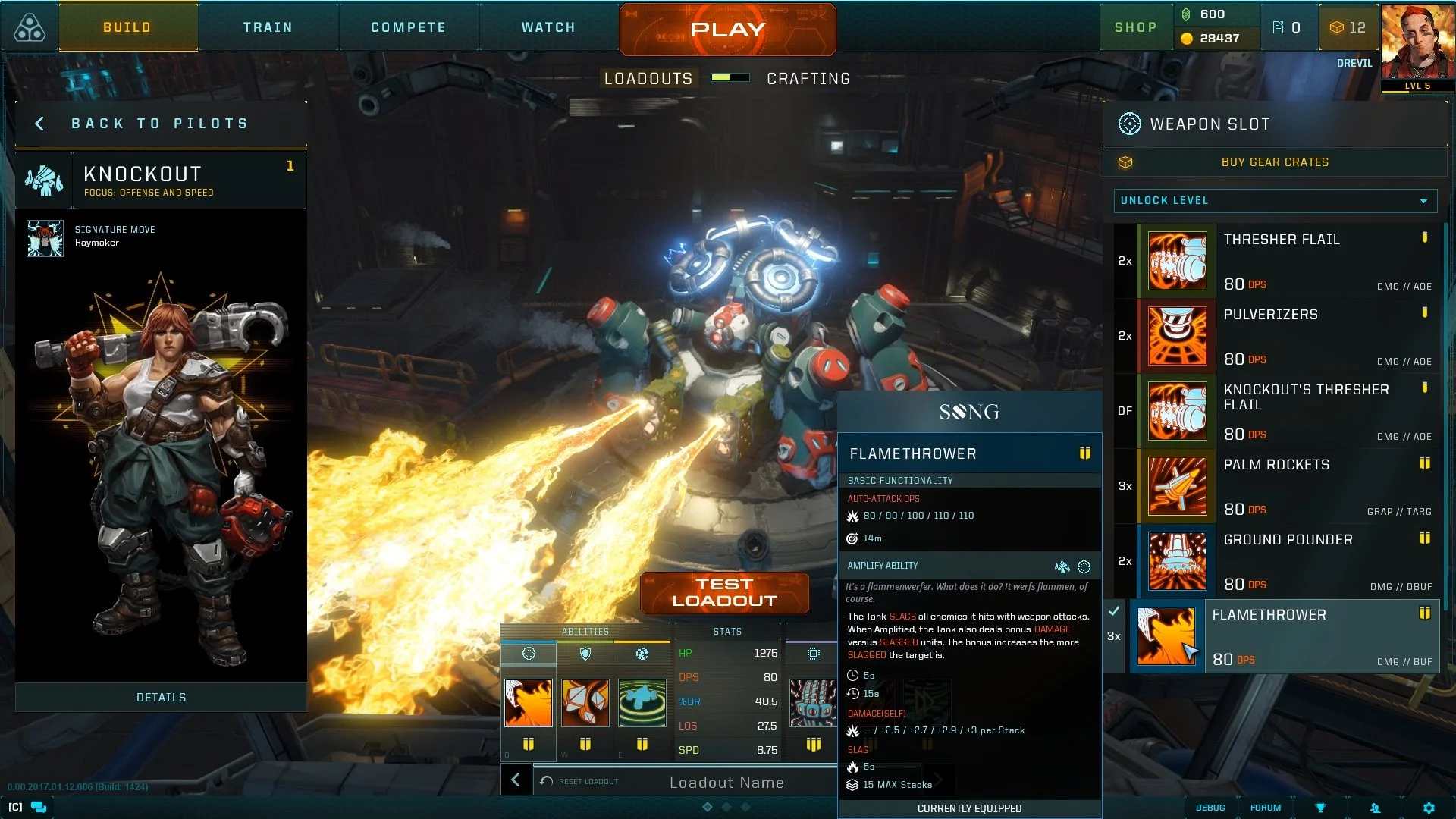Show Knockout's Details panel

click(x=161, y=698)
